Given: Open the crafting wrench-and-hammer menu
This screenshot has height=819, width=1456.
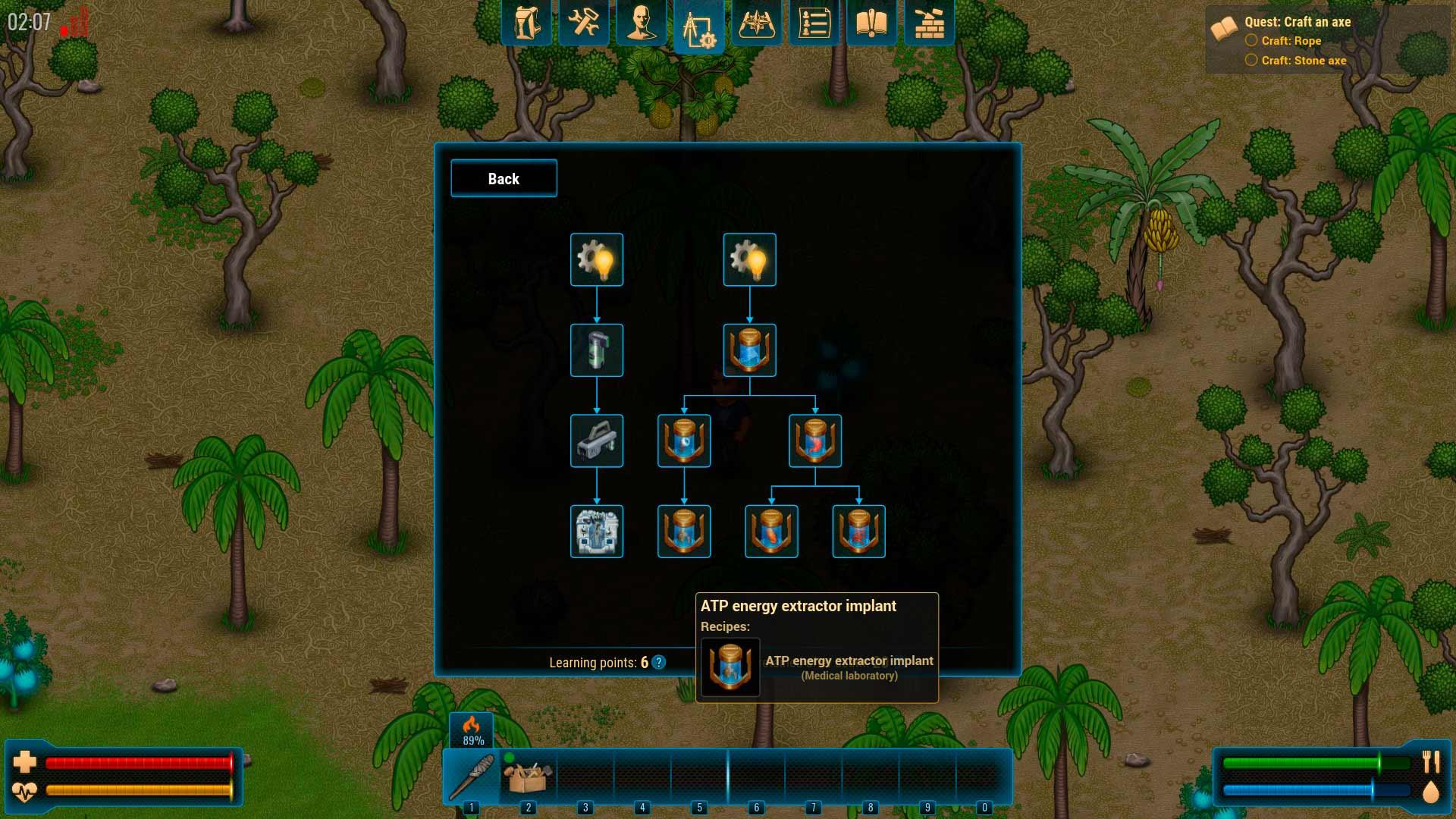Looking at the screenshot, I should point(584,22).
